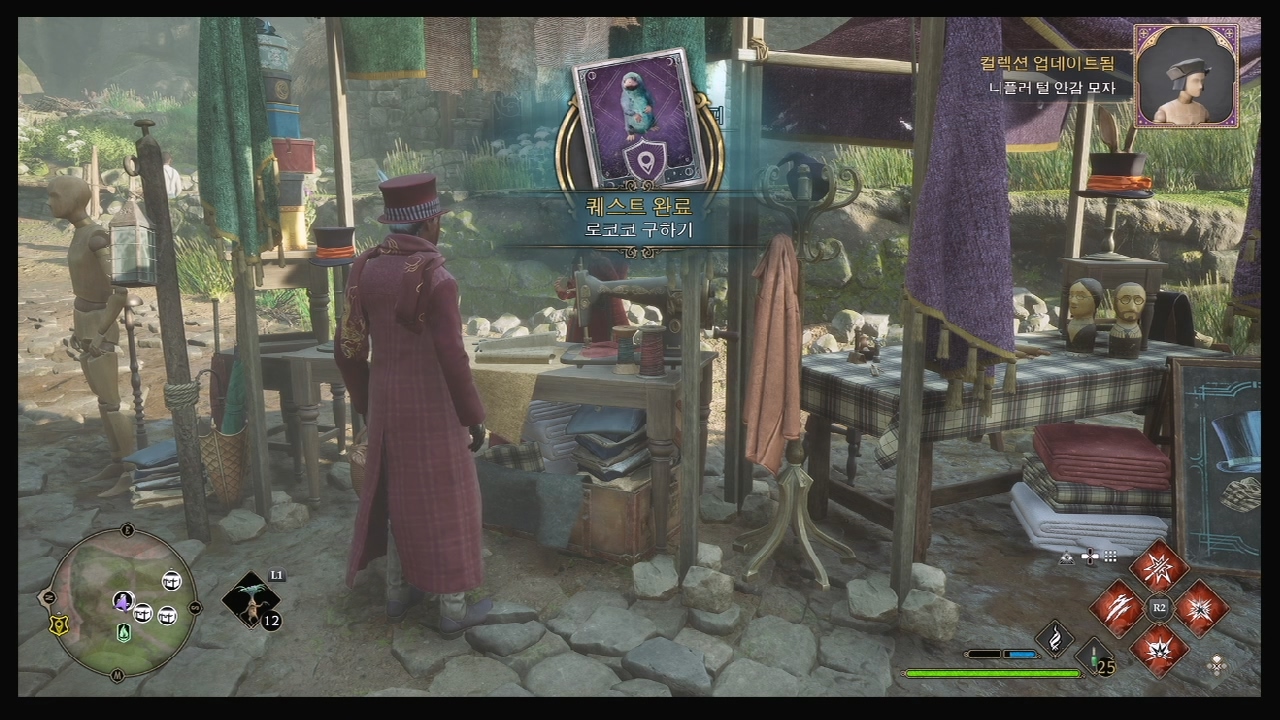Use the Wiggenweld healing potion
Viewport: 1280px width, 720px height.
pyautogui.click(x=1095, y=660)
